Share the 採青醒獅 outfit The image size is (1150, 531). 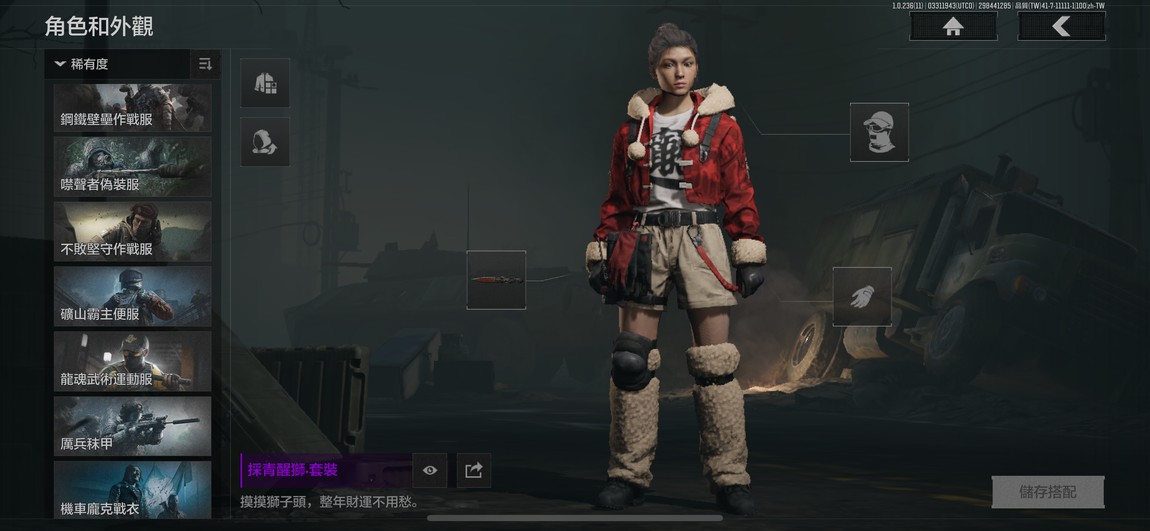coord(474,470)
